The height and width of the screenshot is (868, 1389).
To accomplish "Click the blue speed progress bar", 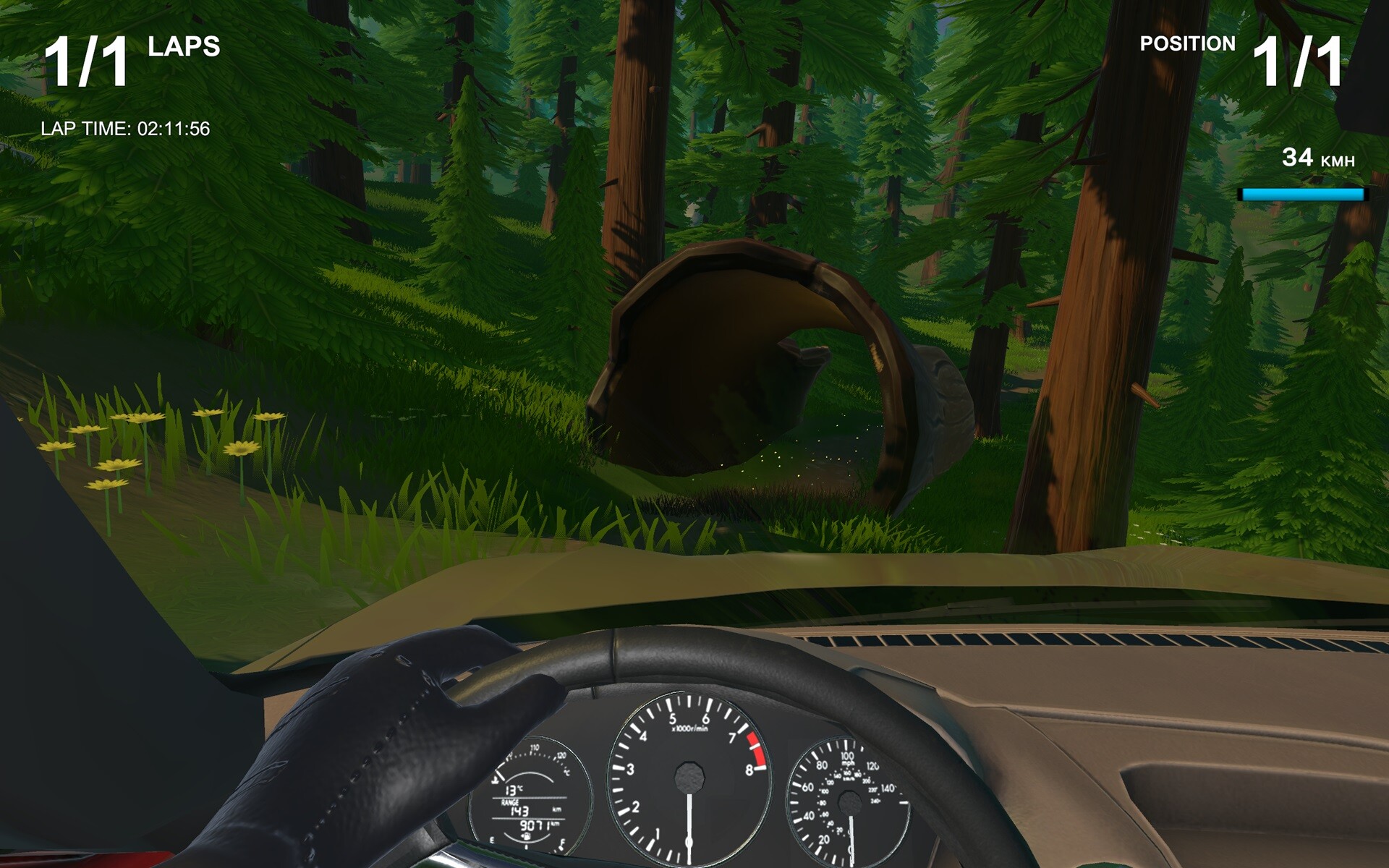I will 1302,192.
